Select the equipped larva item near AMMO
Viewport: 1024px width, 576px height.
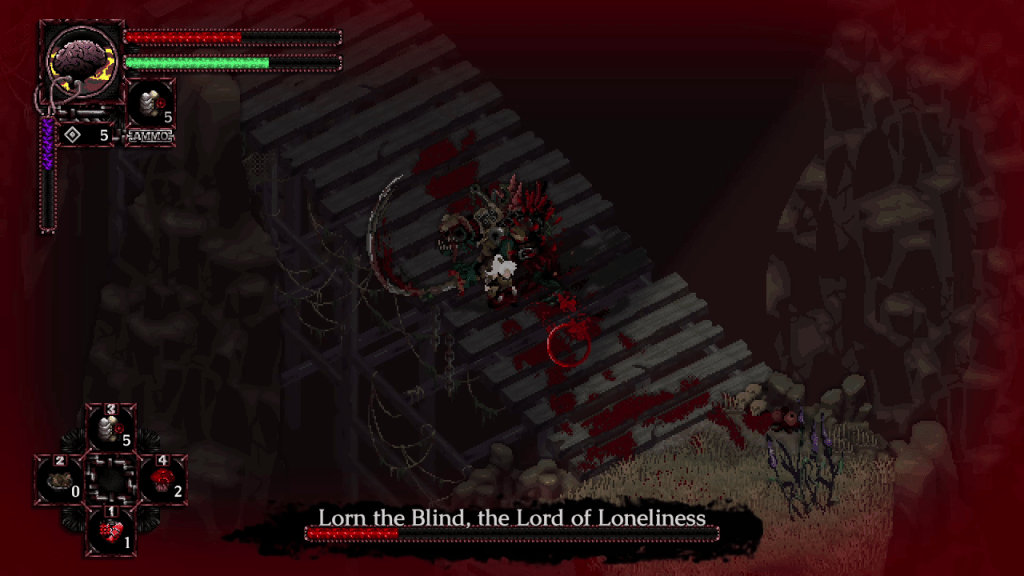pyautogui.click(x=150, y=104)
